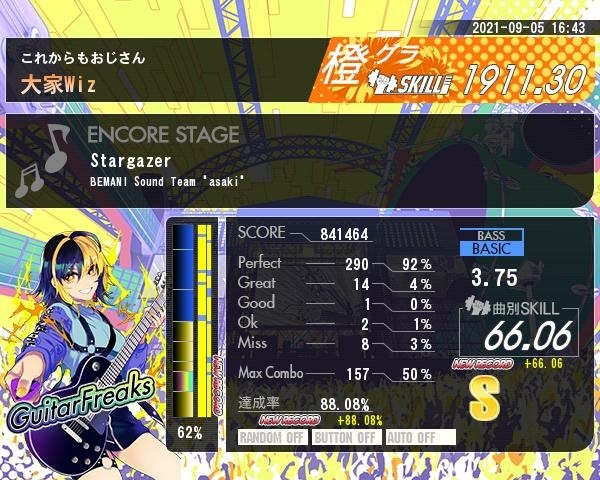Open the 大家Wiz player card
The width and height of the screenshot is (600, 480).
click(x=160, y=72)
